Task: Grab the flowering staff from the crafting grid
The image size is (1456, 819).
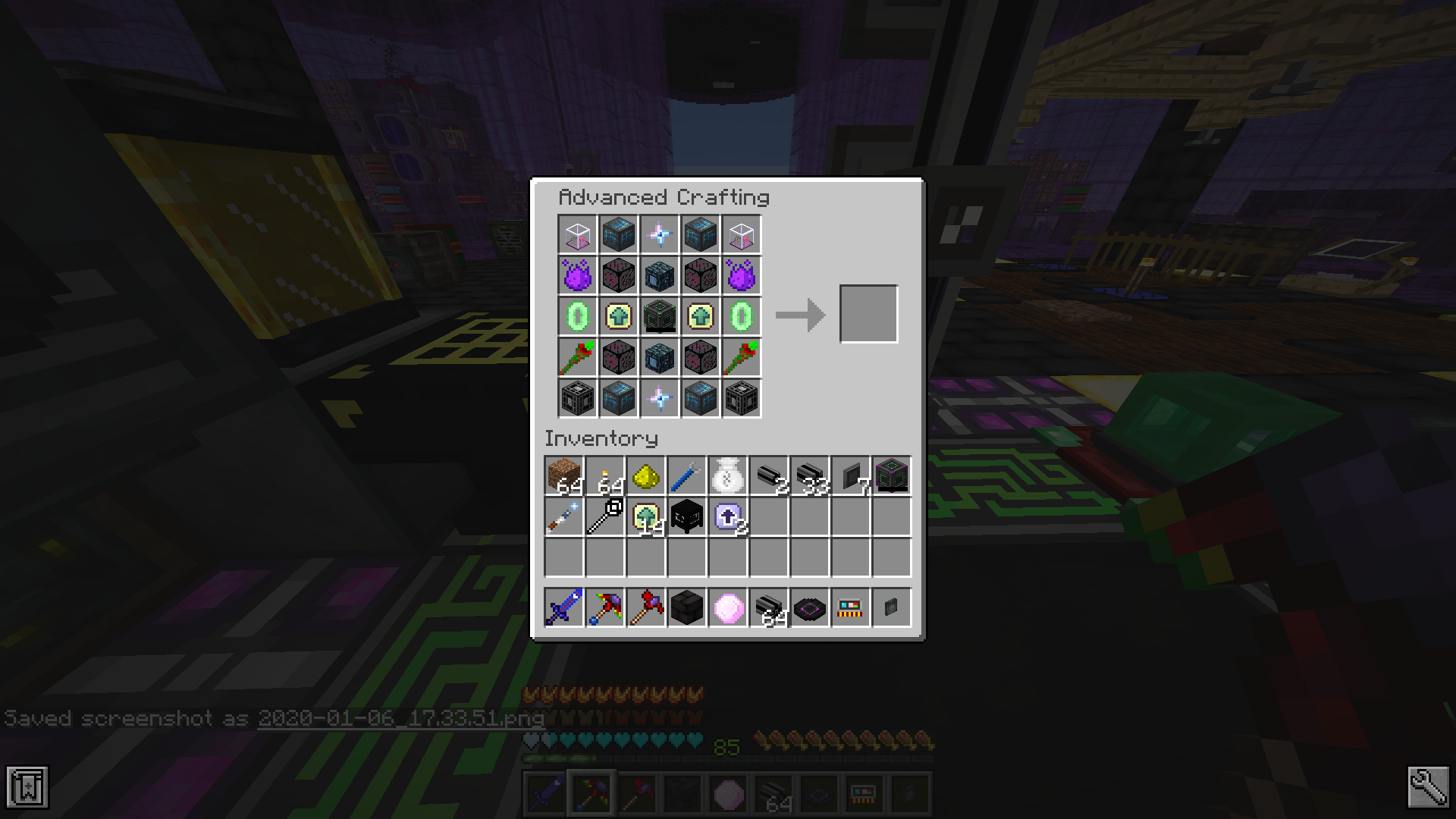Action: [578, 356]
